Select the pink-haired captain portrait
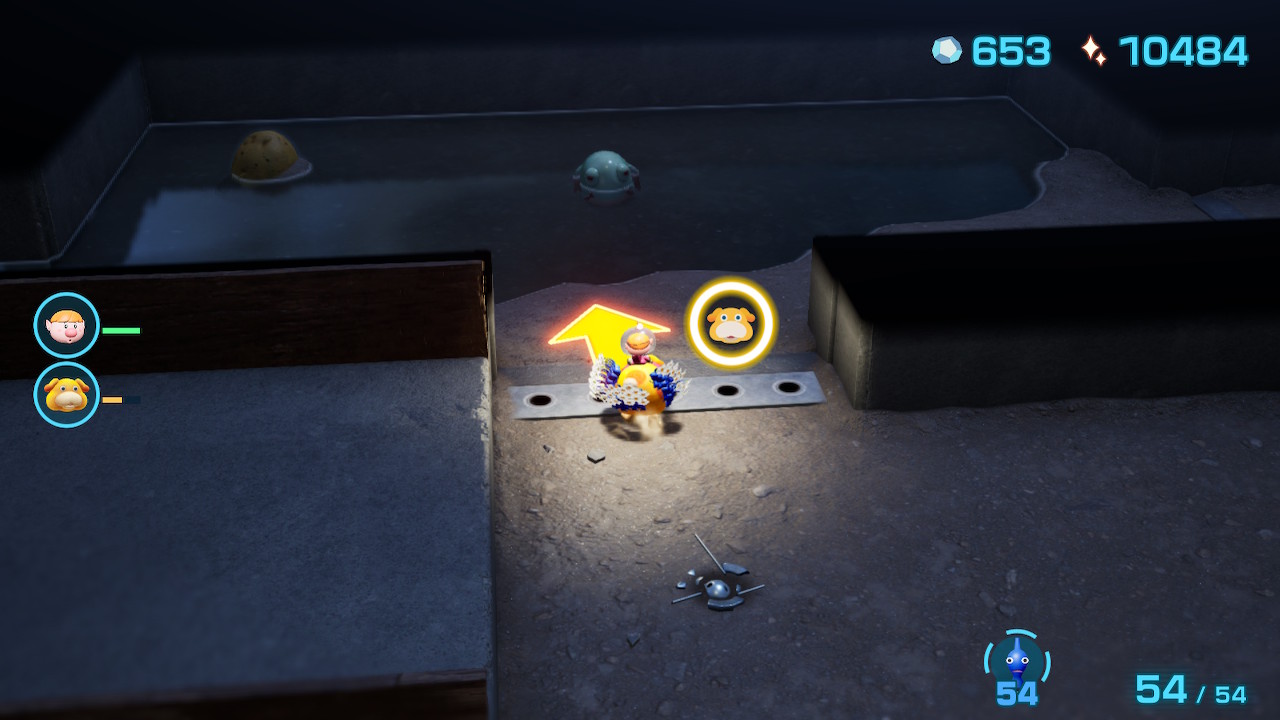1280x720 pixels. [x=67, y=326]
